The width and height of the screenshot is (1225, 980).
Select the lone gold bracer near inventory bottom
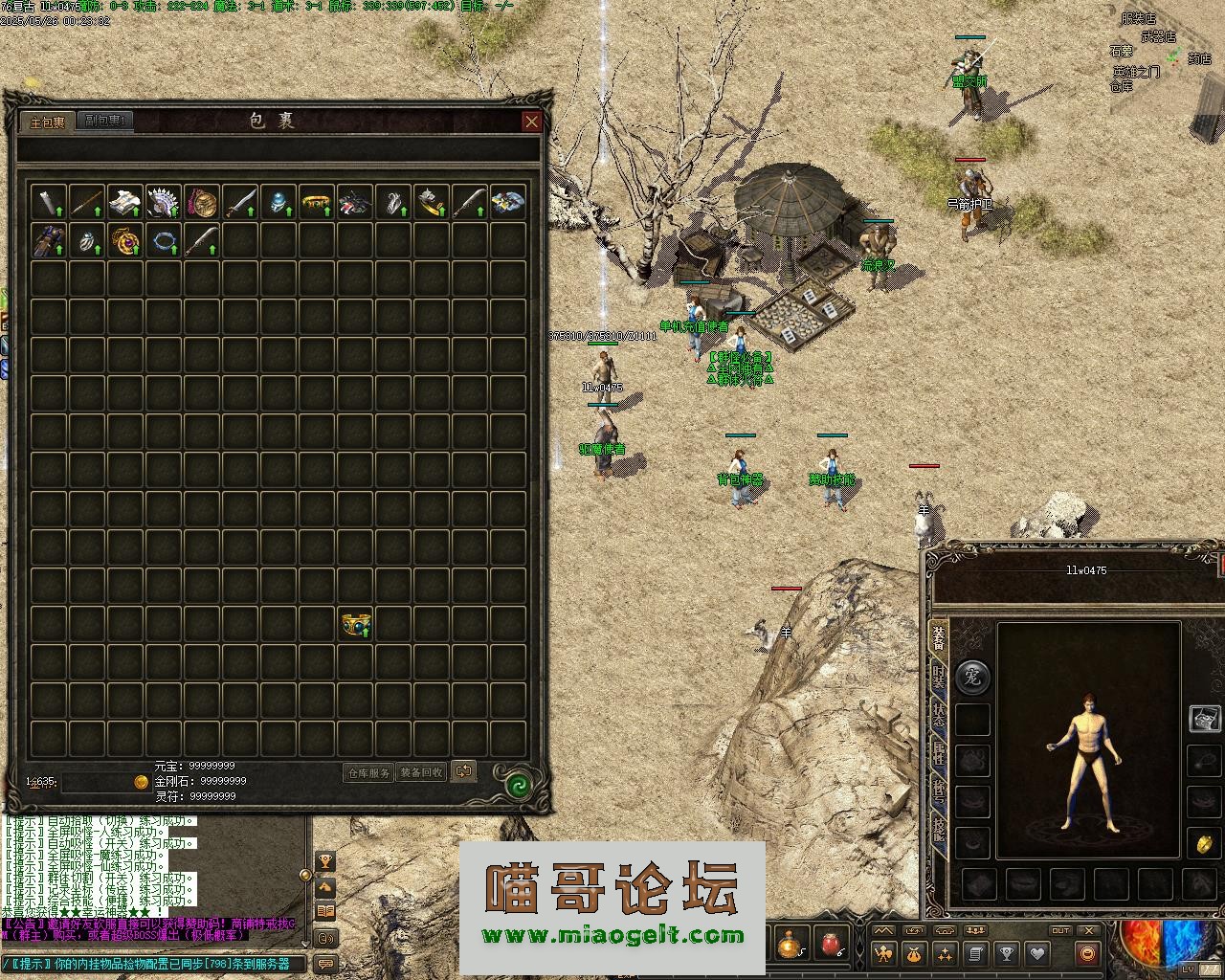[x=355, y=624]
